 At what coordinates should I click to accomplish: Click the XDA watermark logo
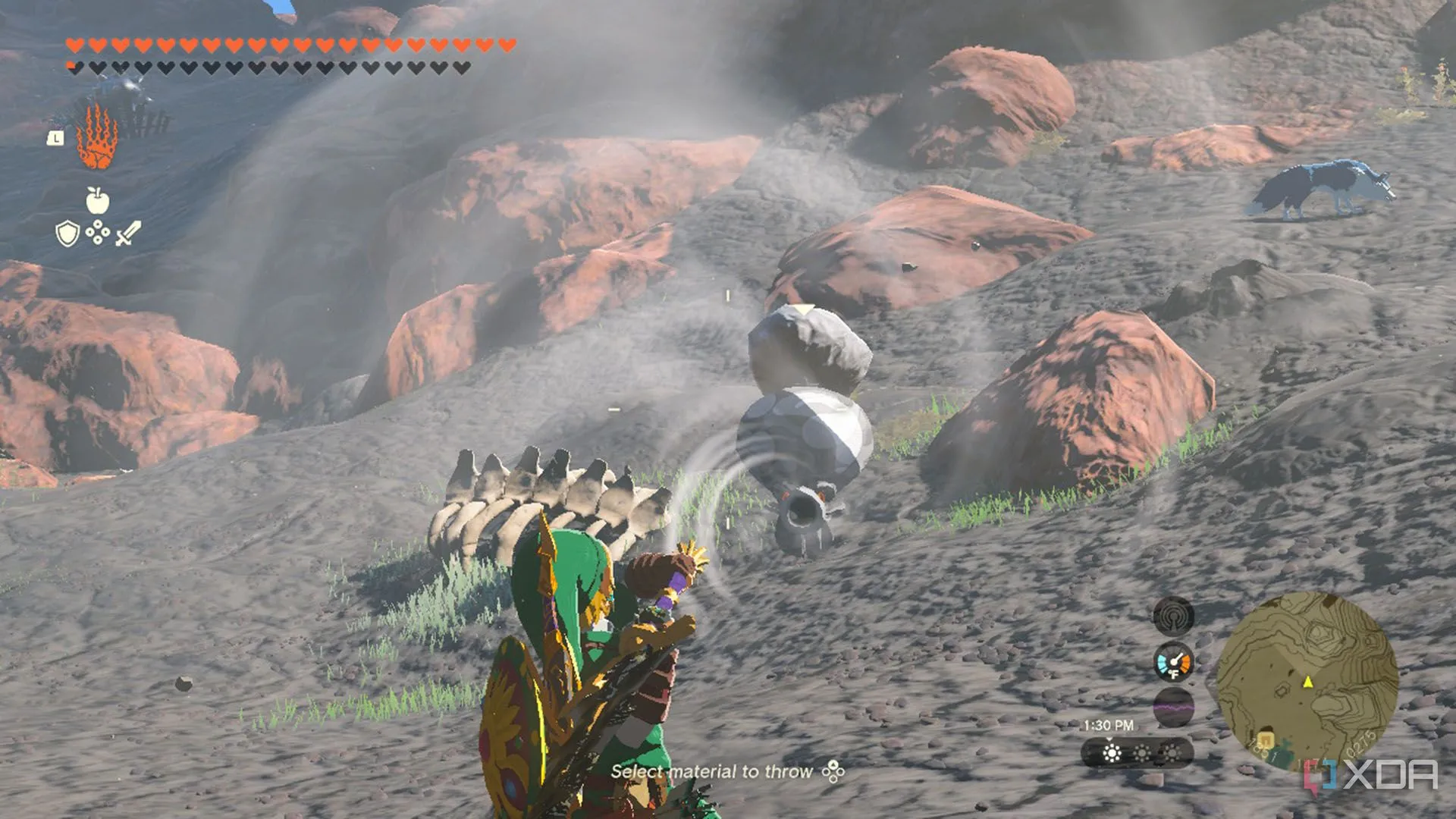[1371, 776]
